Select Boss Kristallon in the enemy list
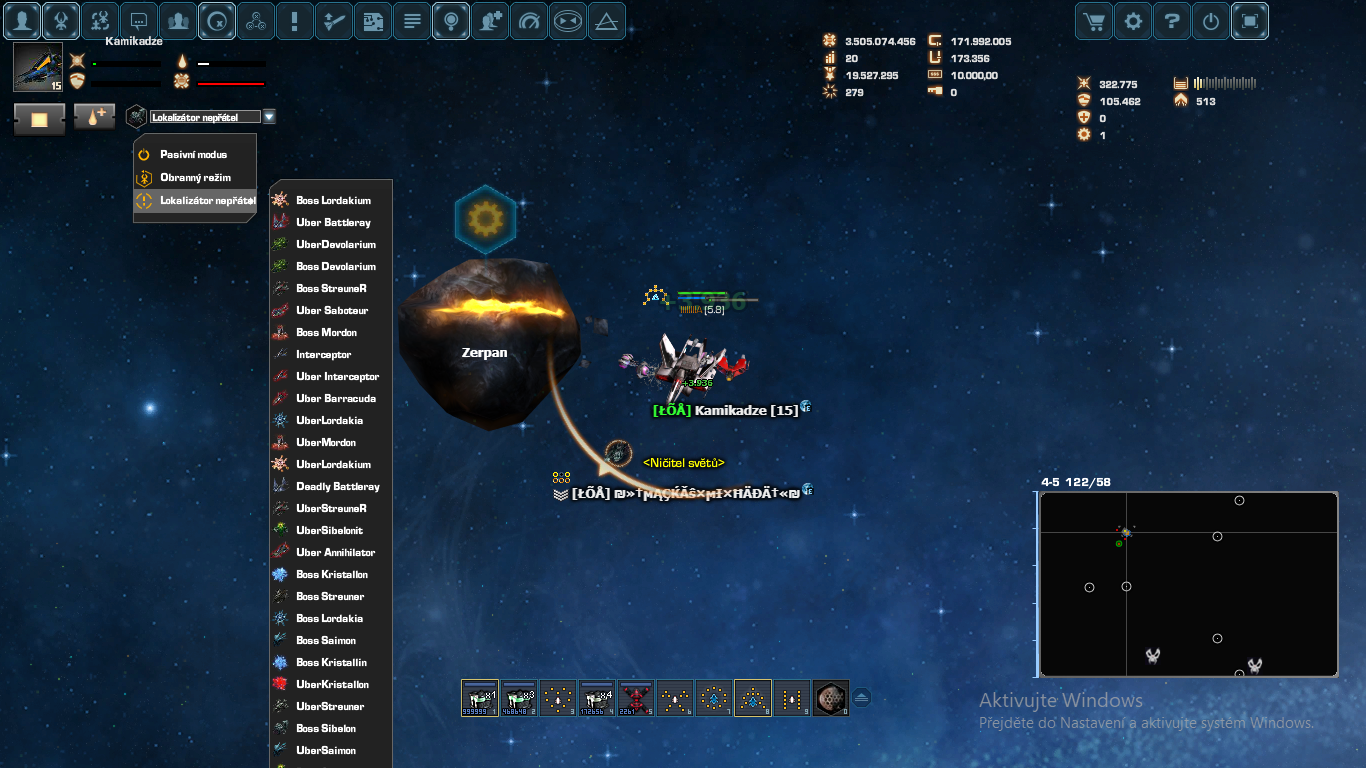The height and width of the screenshot is (768, 1366). 331,574
